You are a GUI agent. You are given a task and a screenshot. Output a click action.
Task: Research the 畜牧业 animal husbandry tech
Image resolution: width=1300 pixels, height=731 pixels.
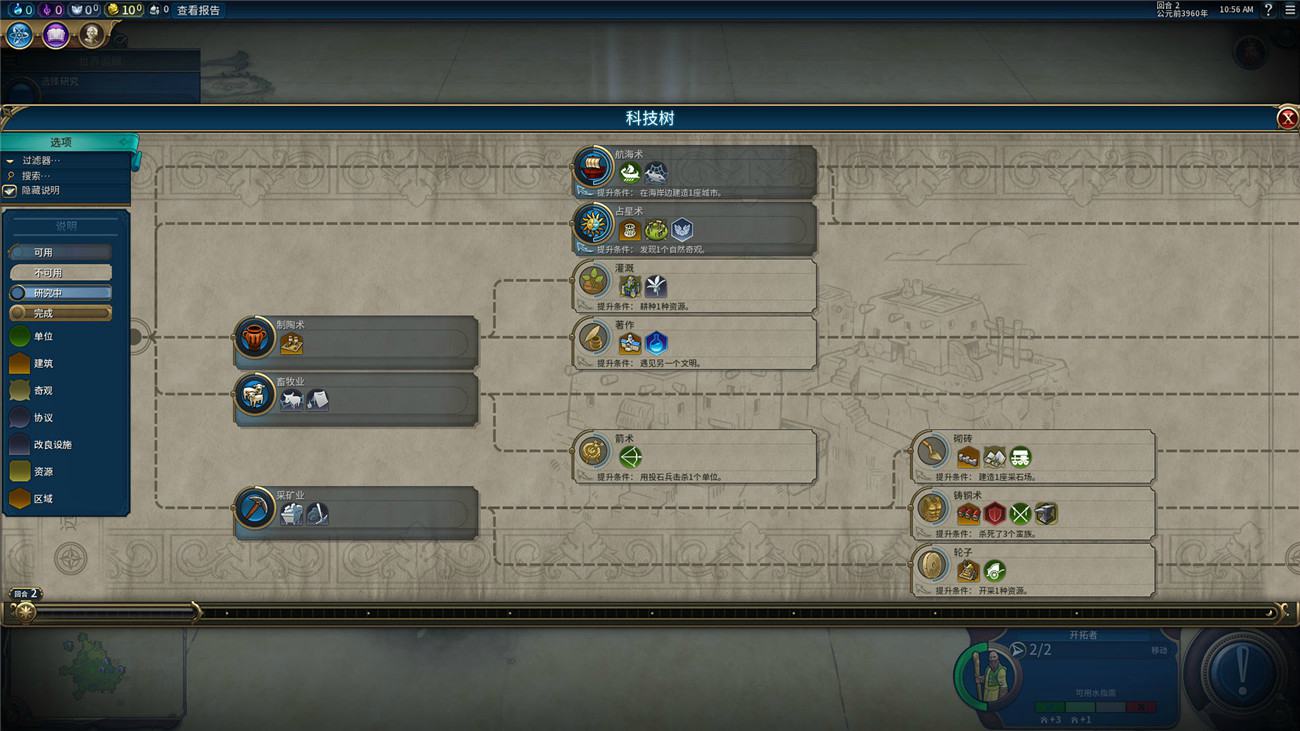click(x=356, y=396)
